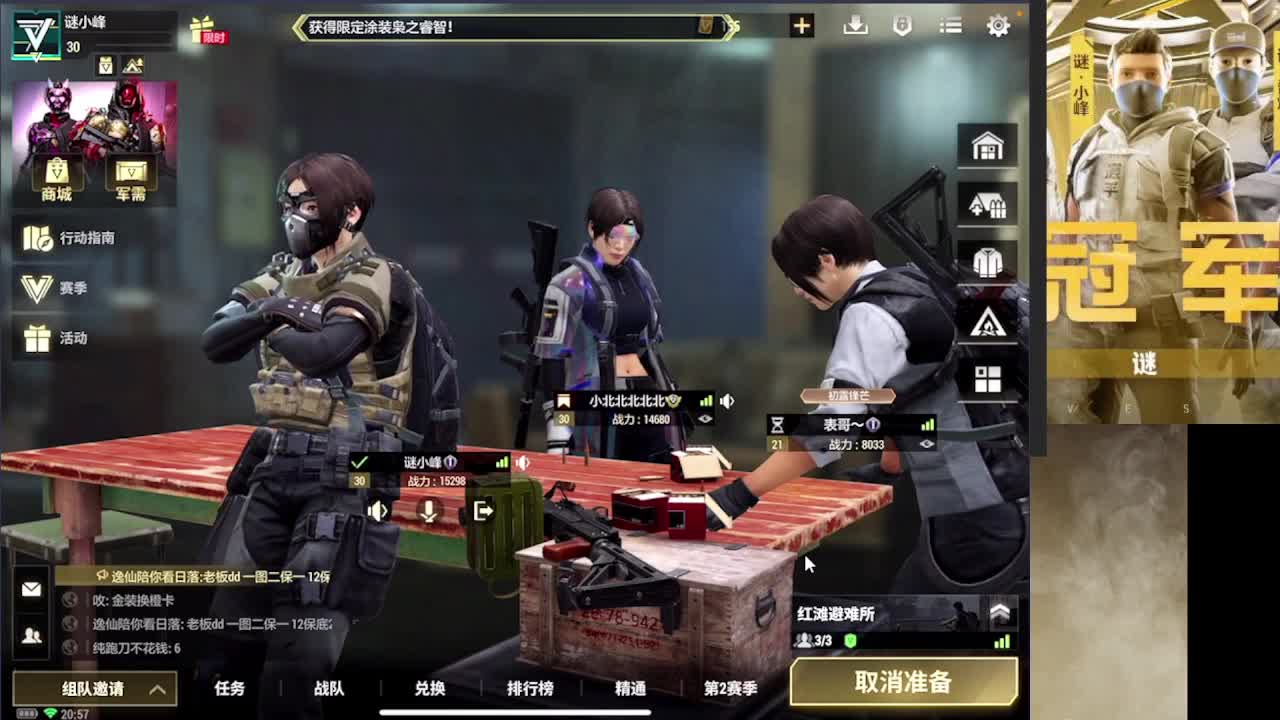Open the 活动 events entry in left menu
The image size is (1280, 720).
[x=55, y=338]
